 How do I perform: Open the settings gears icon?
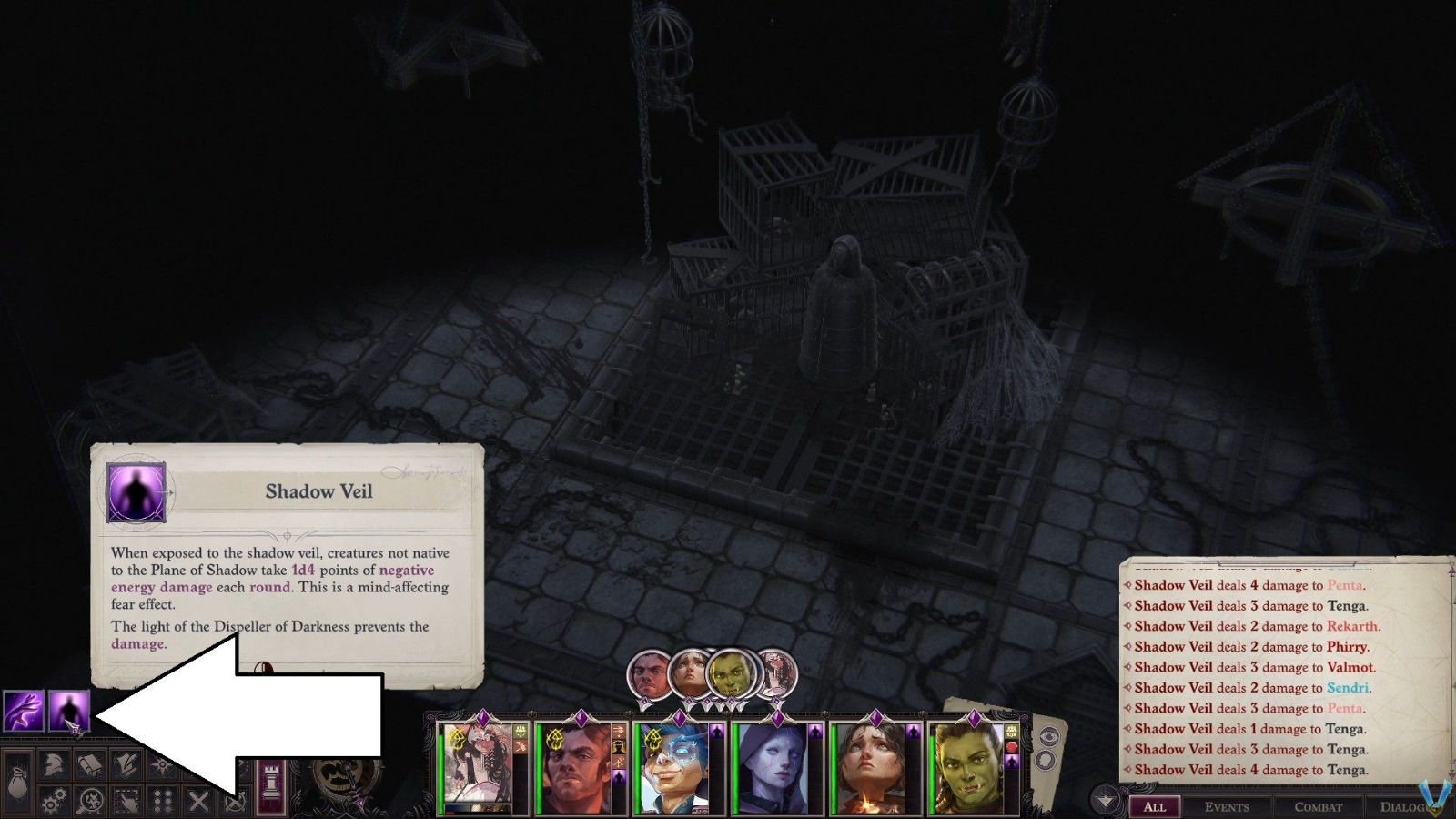(x=53, y=803)
